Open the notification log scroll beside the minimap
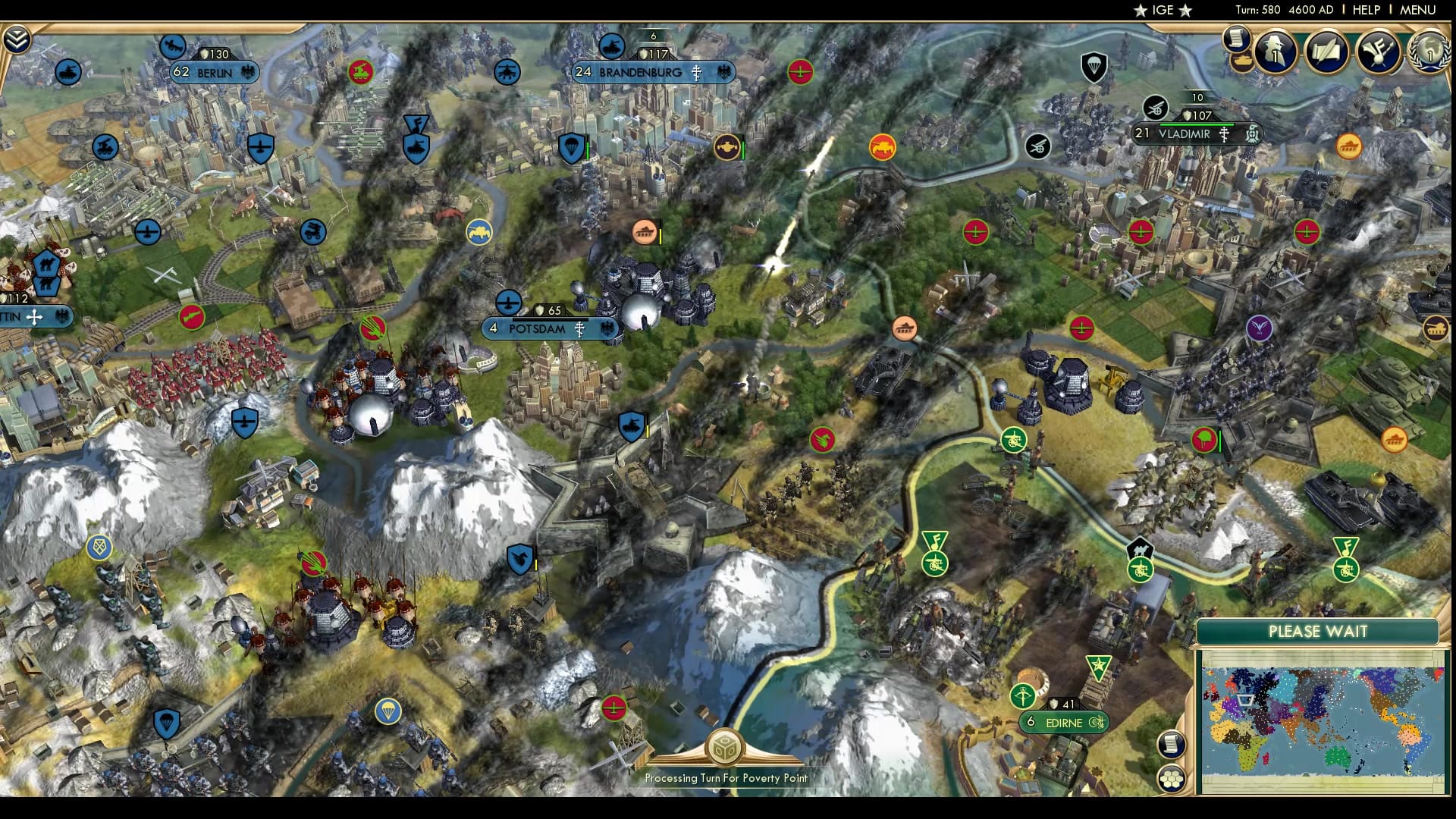 tap(1172, 743)
